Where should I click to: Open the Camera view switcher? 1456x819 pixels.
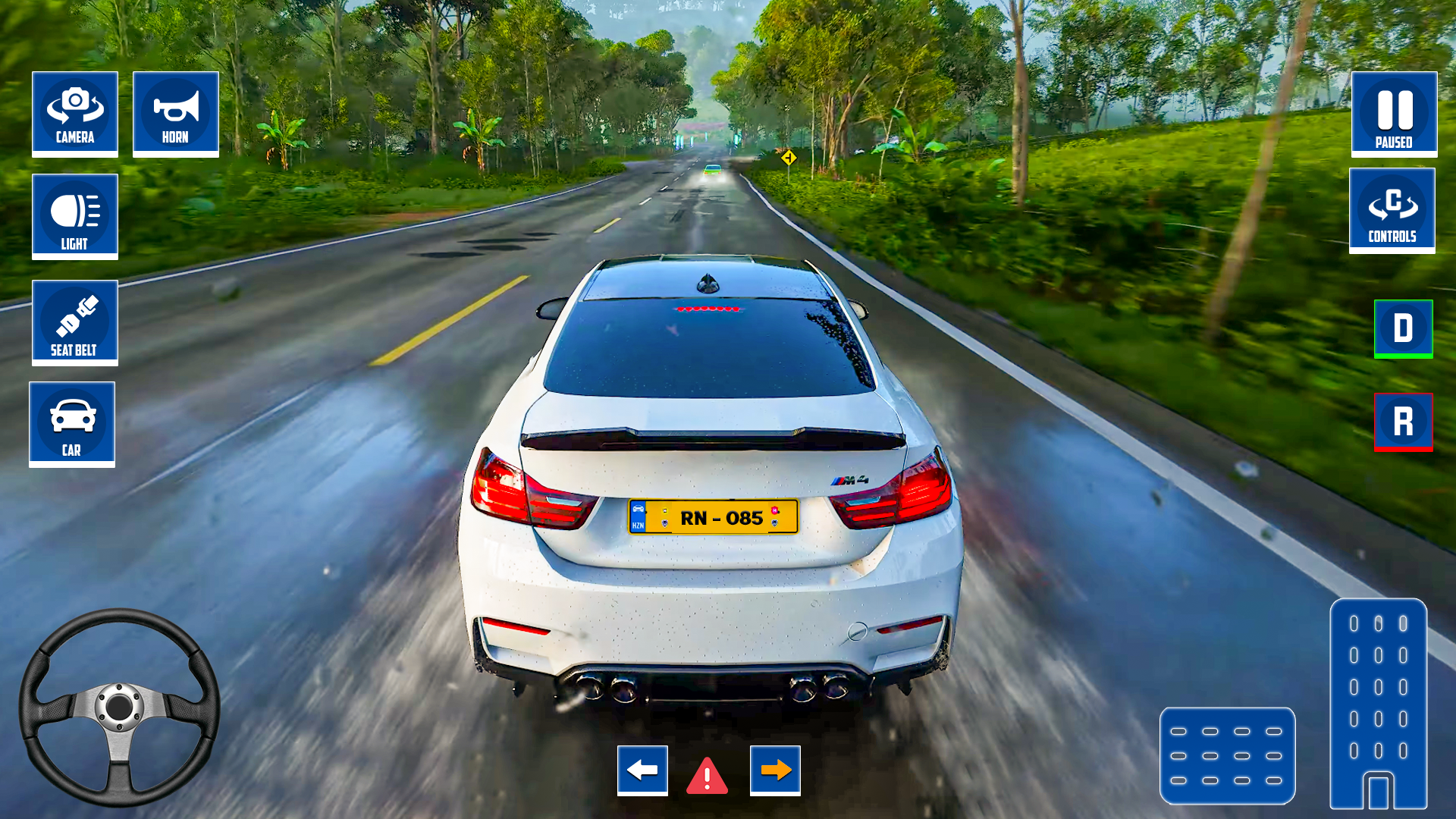(74, 113)
